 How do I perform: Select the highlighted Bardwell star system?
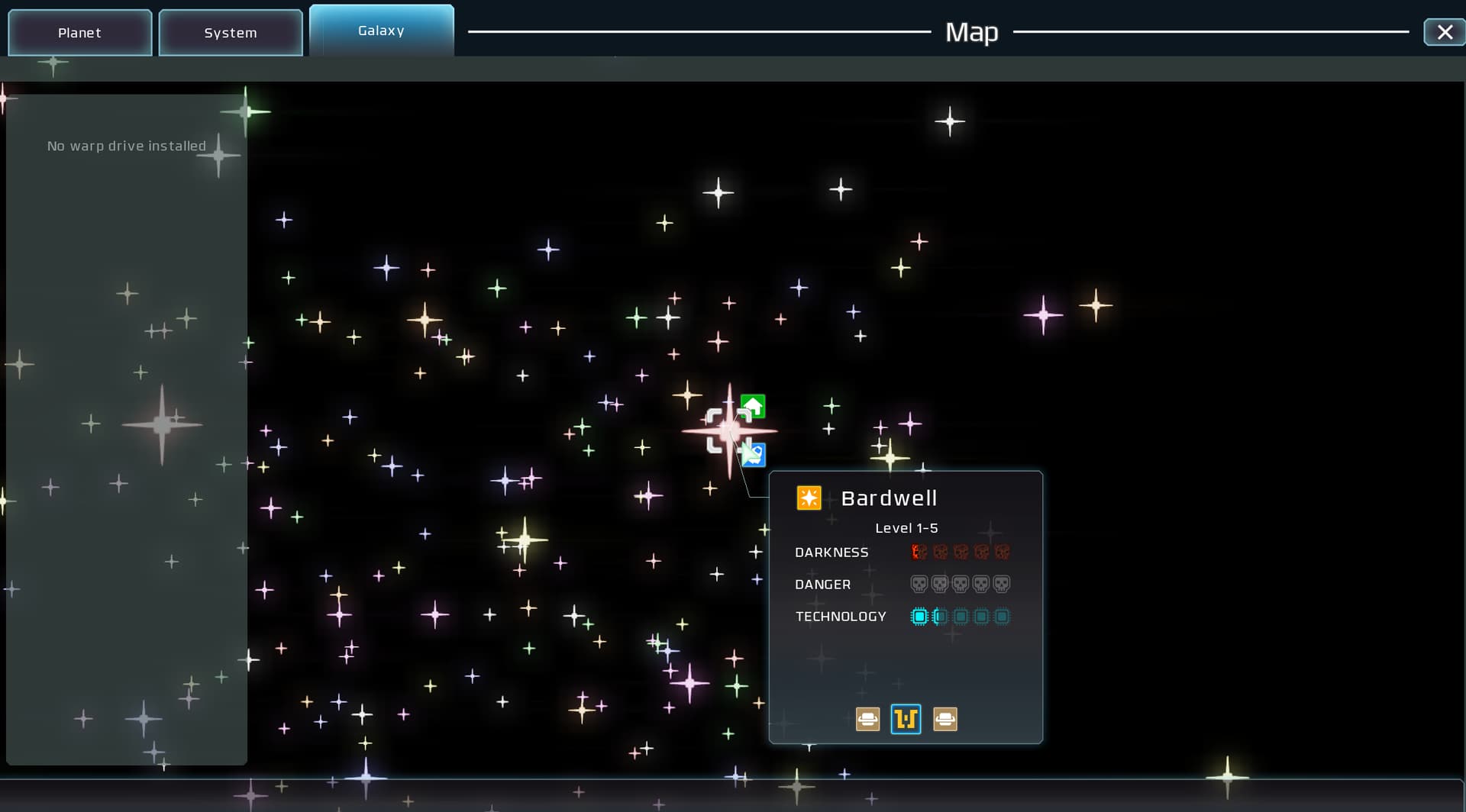pyautogui.click(x=728, y=430)
